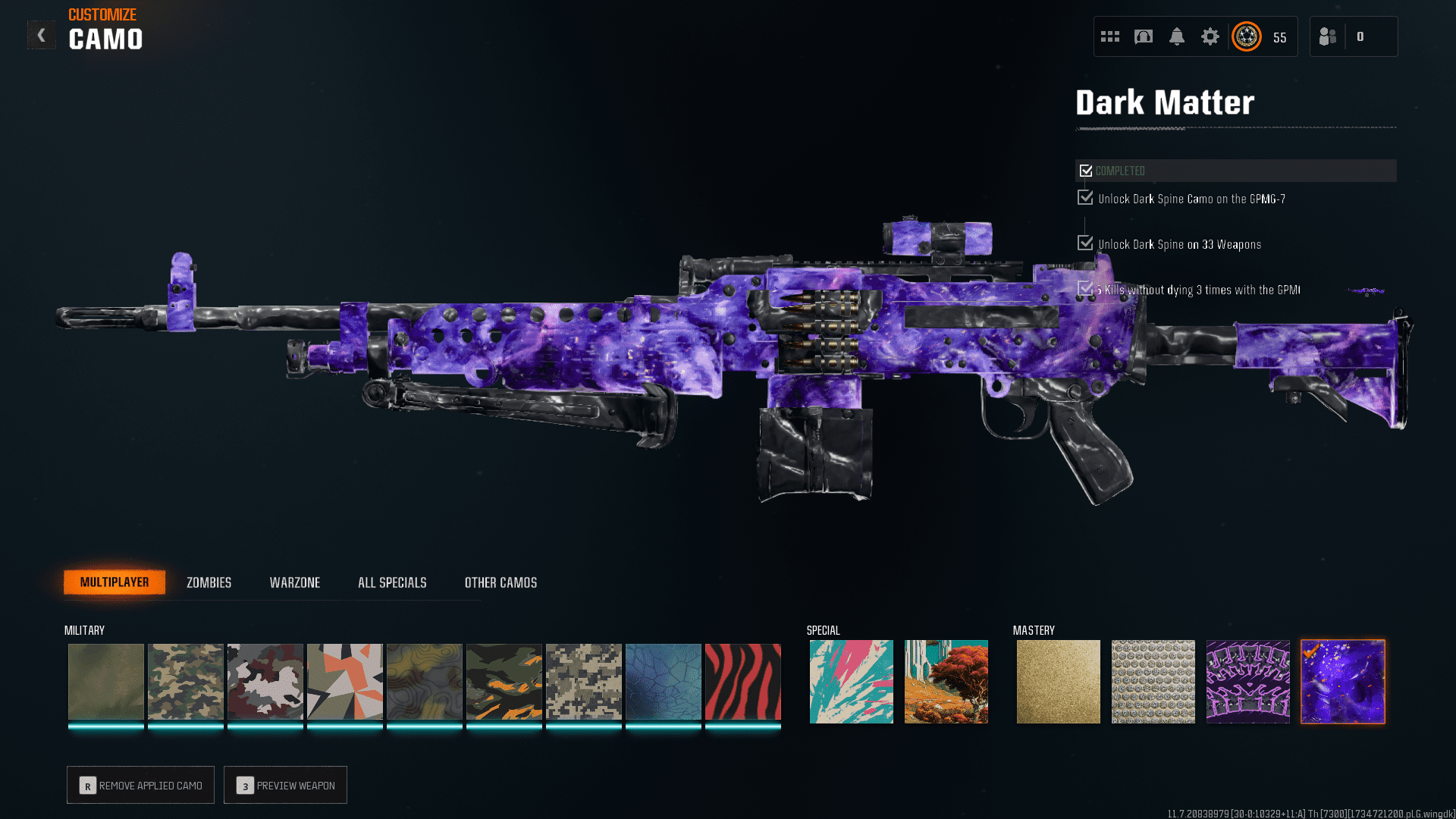Click the Prestige emblem badge

[x=1246, y=36]
